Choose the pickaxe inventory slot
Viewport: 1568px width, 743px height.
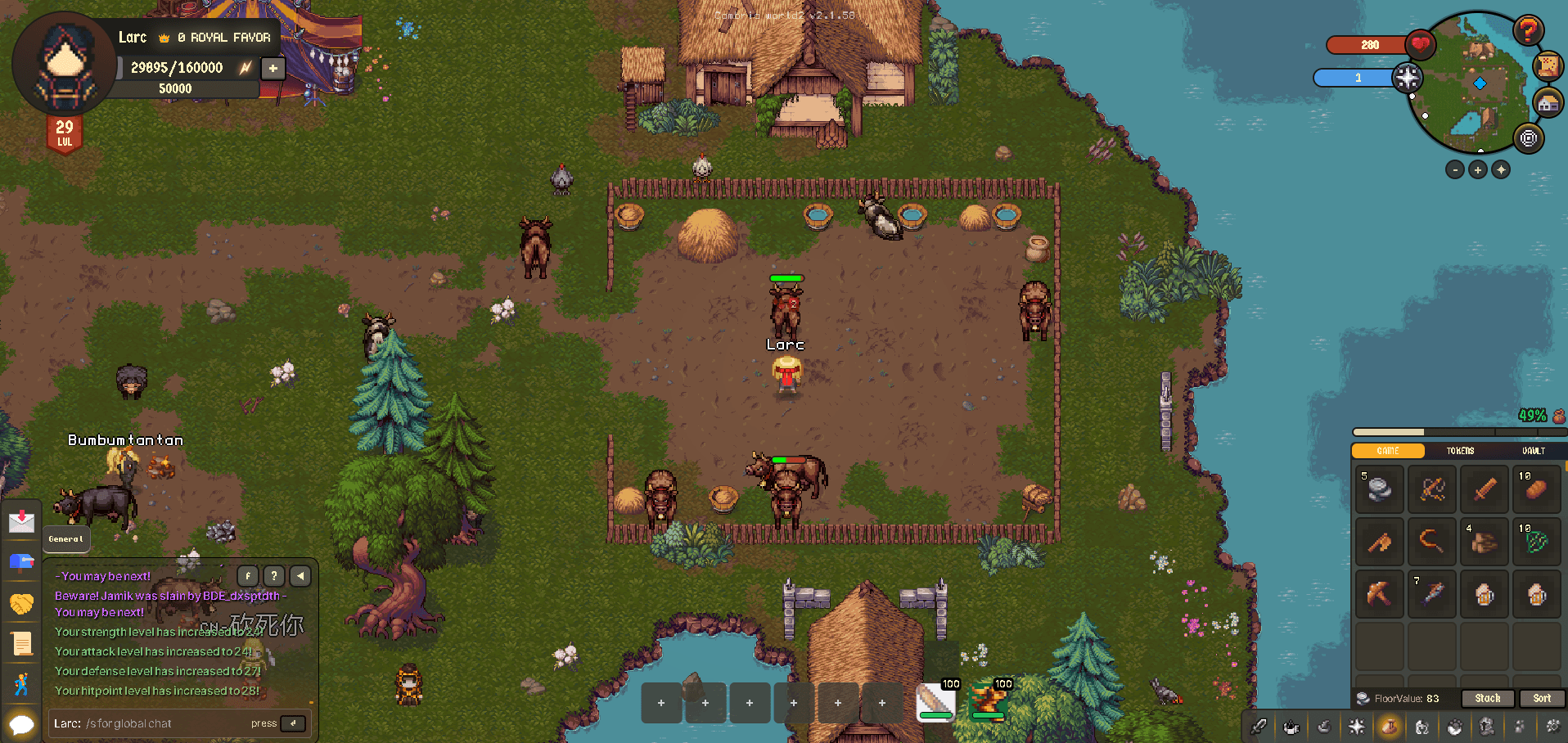pos(1380,593)
